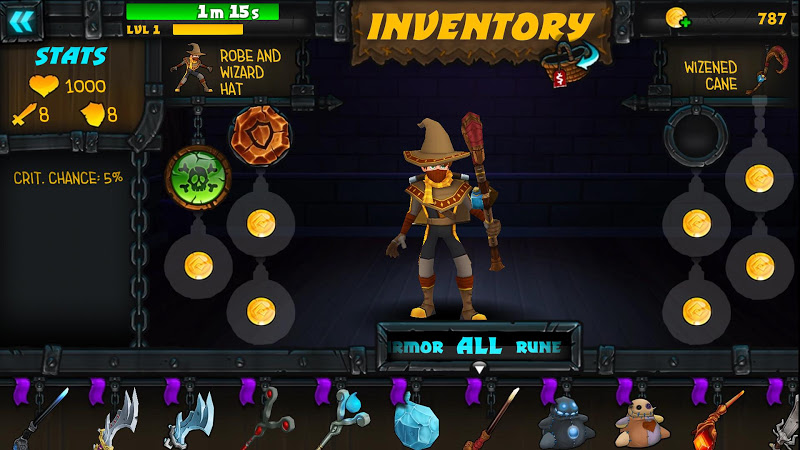Go back using the double-arrow button
Image resolution: width=800 pixels, height=450 pixels.
pos(22,21)
